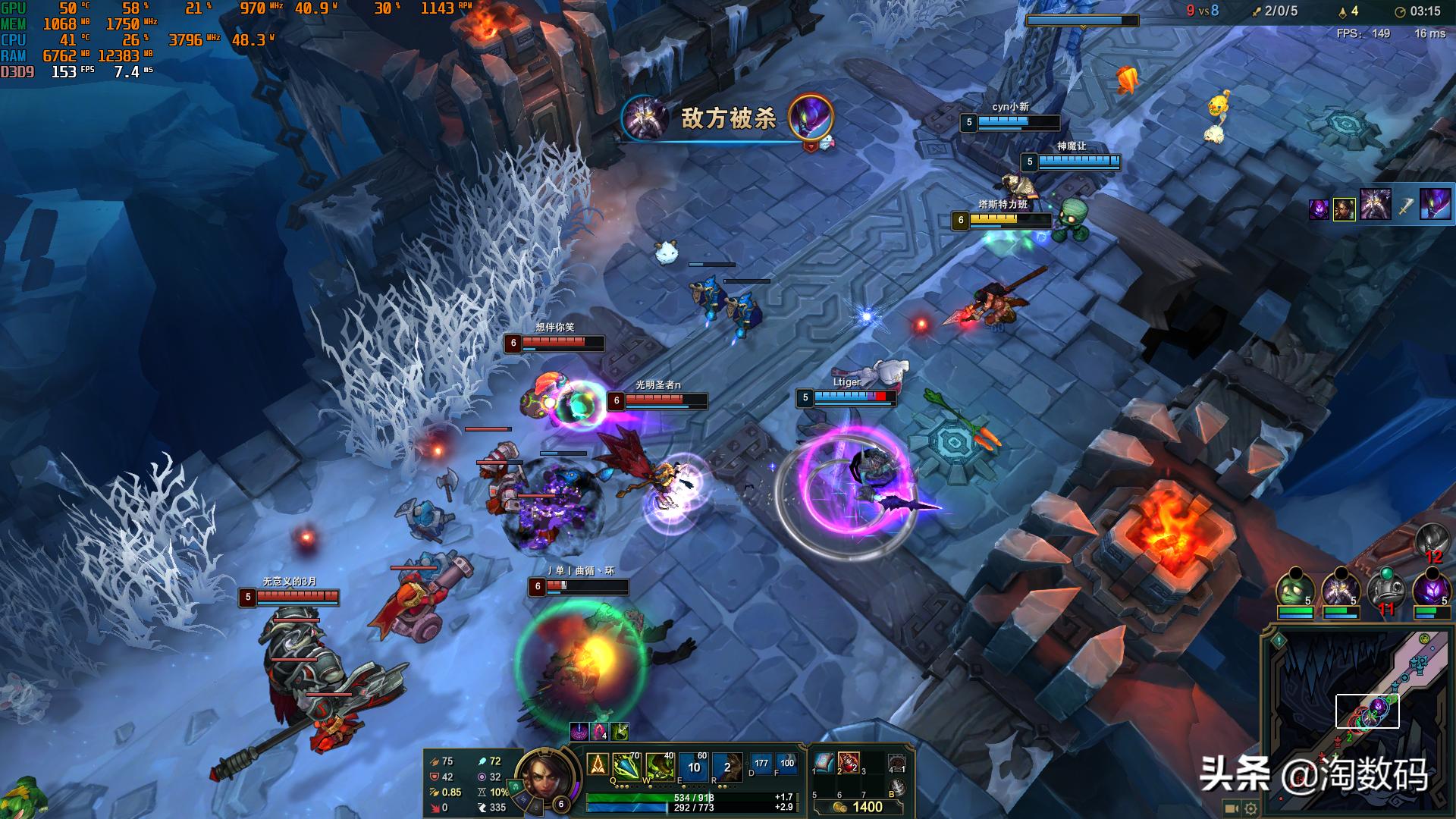The height and width of the screenshot is (819, 1456).
Task: Activate the W ability icon
Action: tap(659, 767)
